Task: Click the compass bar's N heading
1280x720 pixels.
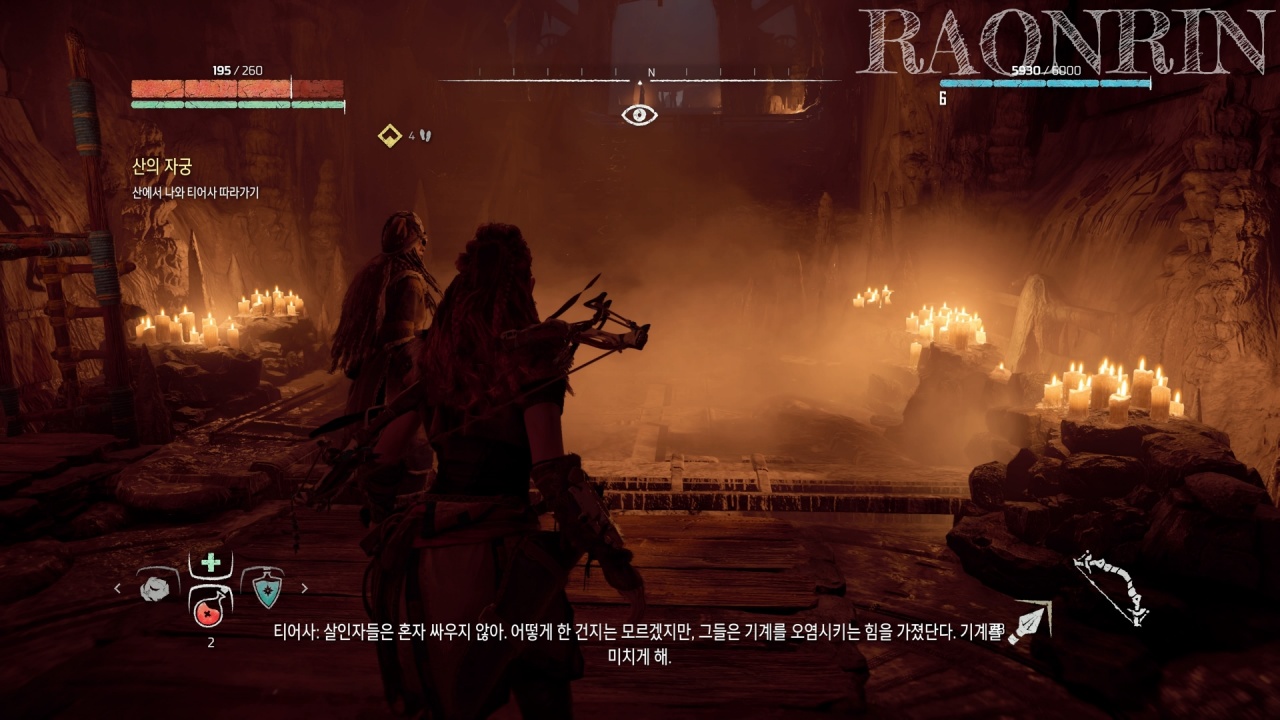Action: click(651, 72)
